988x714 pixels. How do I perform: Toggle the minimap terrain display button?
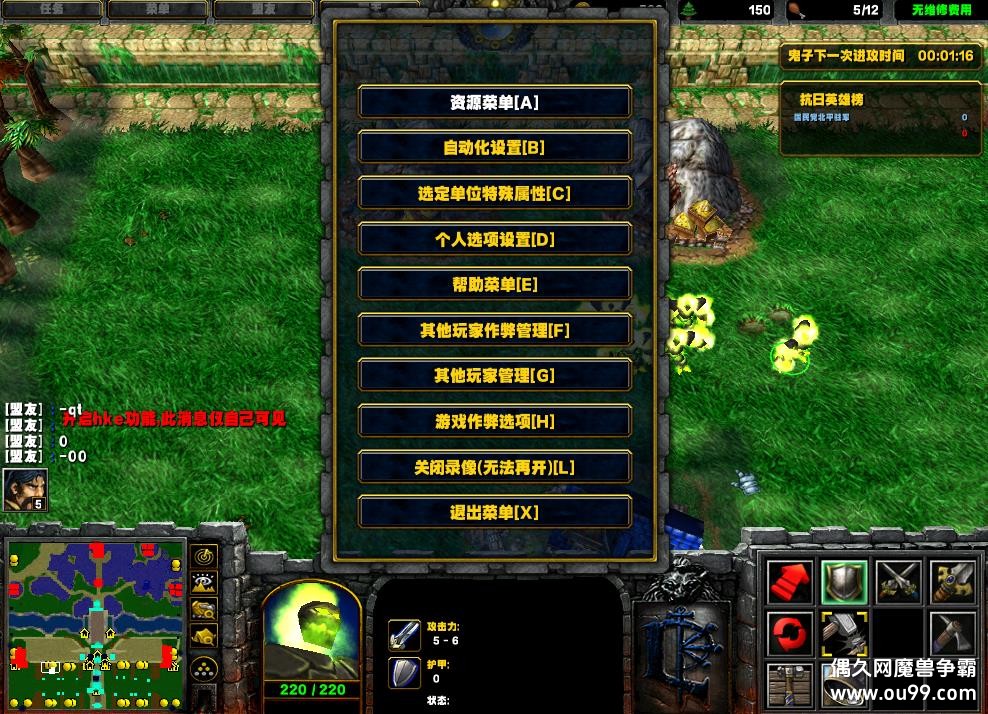coord(205,583)
